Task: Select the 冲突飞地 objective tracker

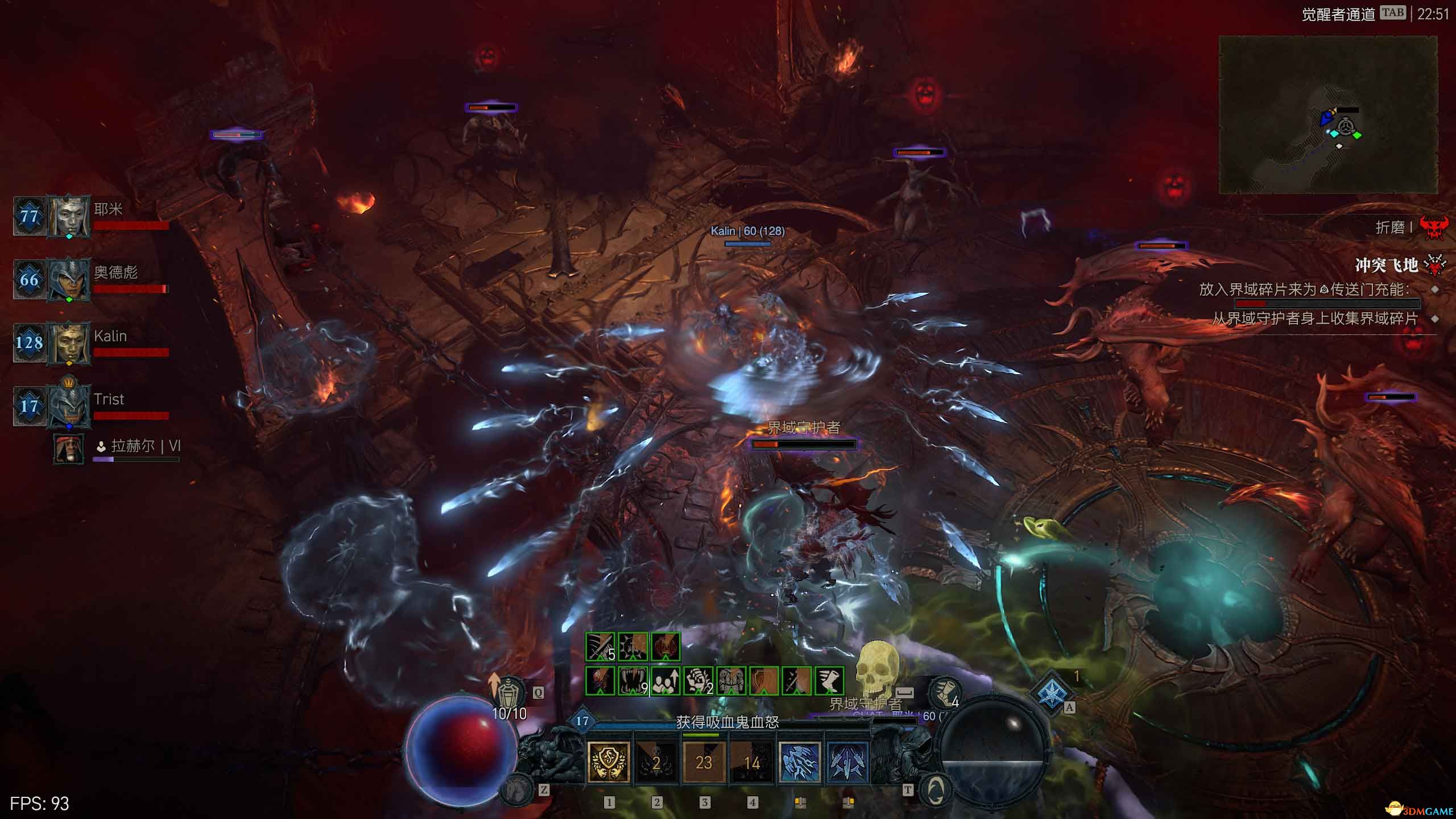Action: tap(1386, 265)
